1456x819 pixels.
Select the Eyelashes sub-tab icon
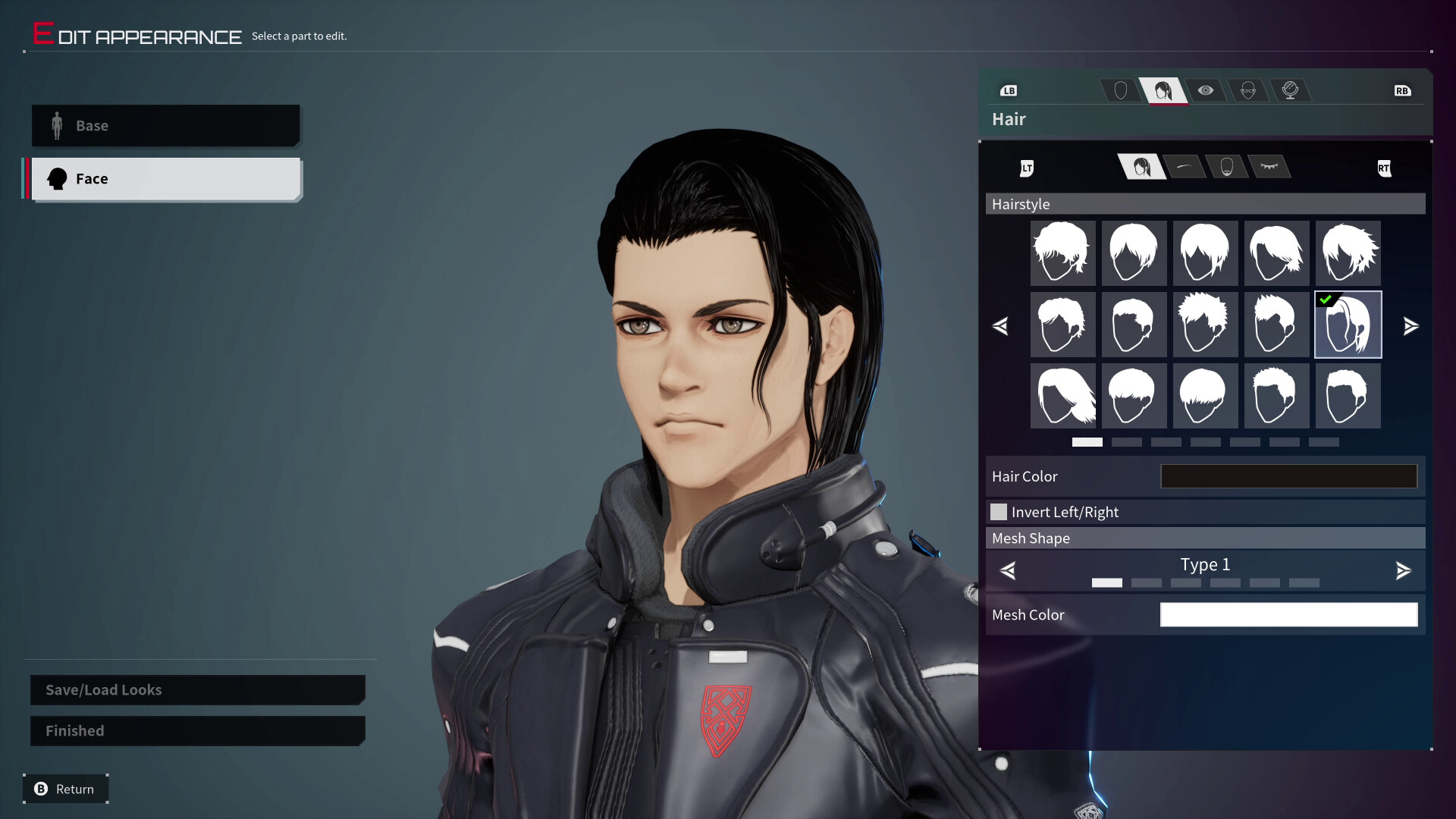[x=1269, y=168]
